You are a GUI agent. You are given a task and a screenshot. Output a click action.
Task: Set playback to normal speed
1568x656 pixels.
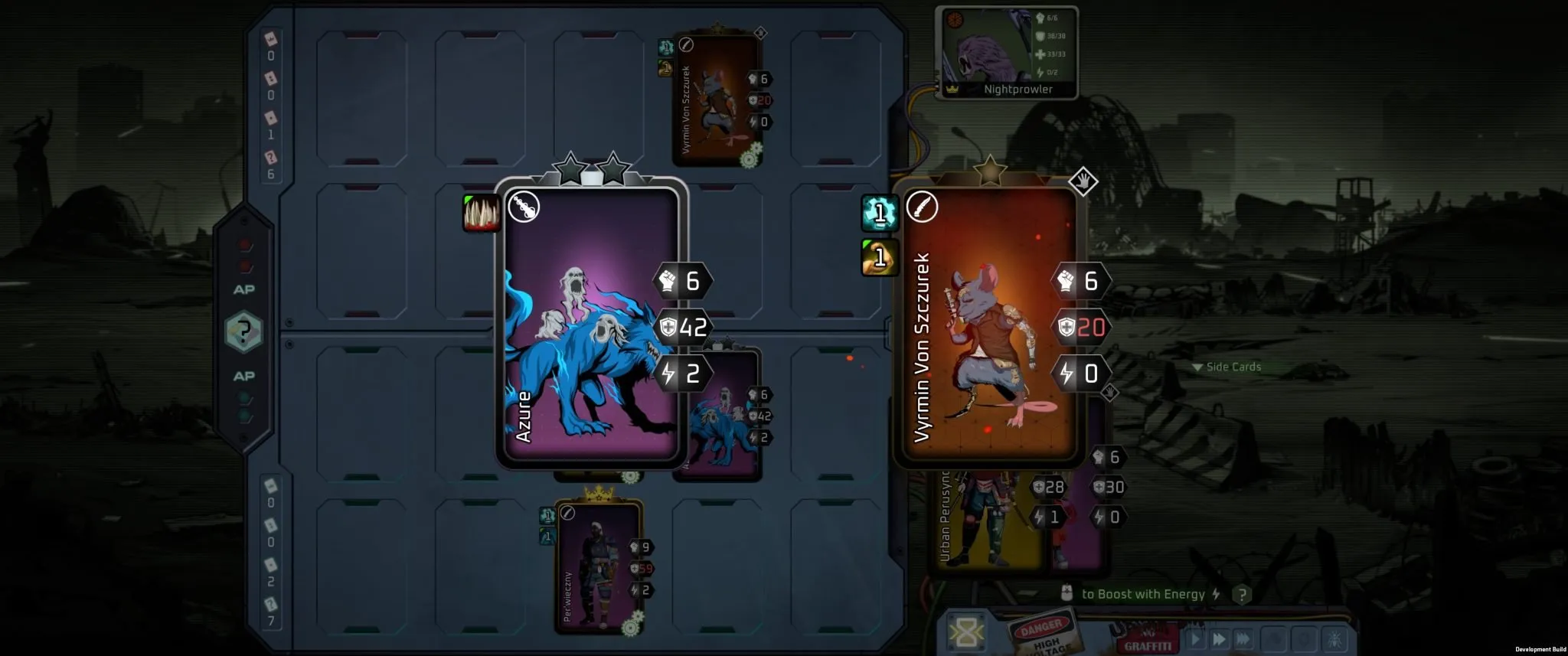point(1196,638)
